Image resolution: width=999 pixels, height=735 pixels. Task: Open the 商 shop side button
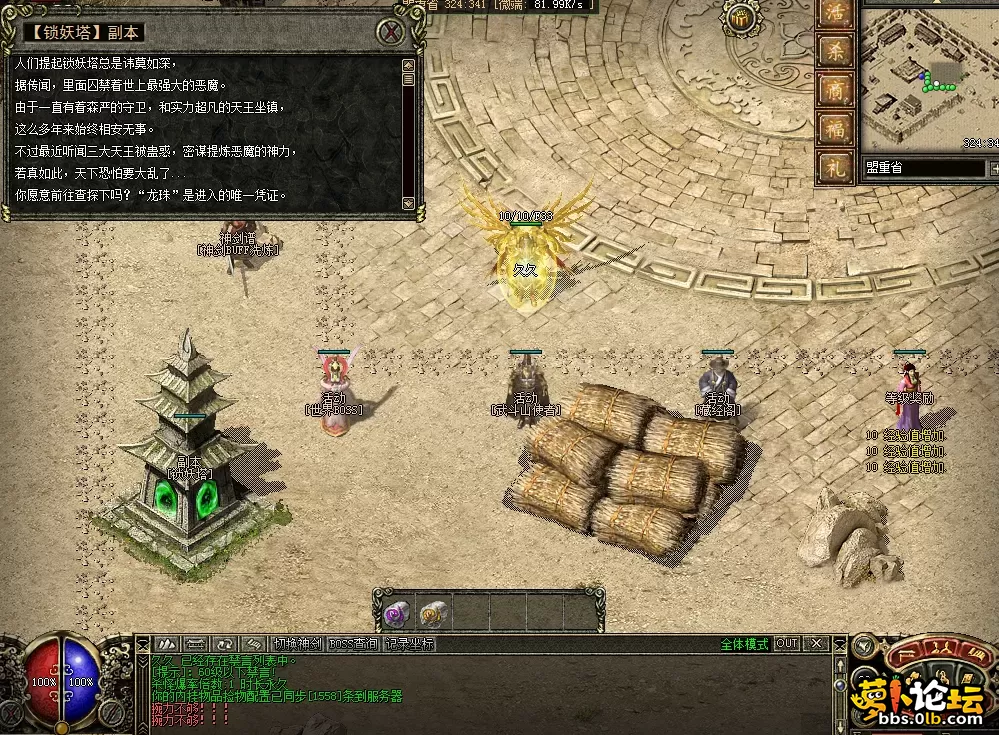coord(833,89)
